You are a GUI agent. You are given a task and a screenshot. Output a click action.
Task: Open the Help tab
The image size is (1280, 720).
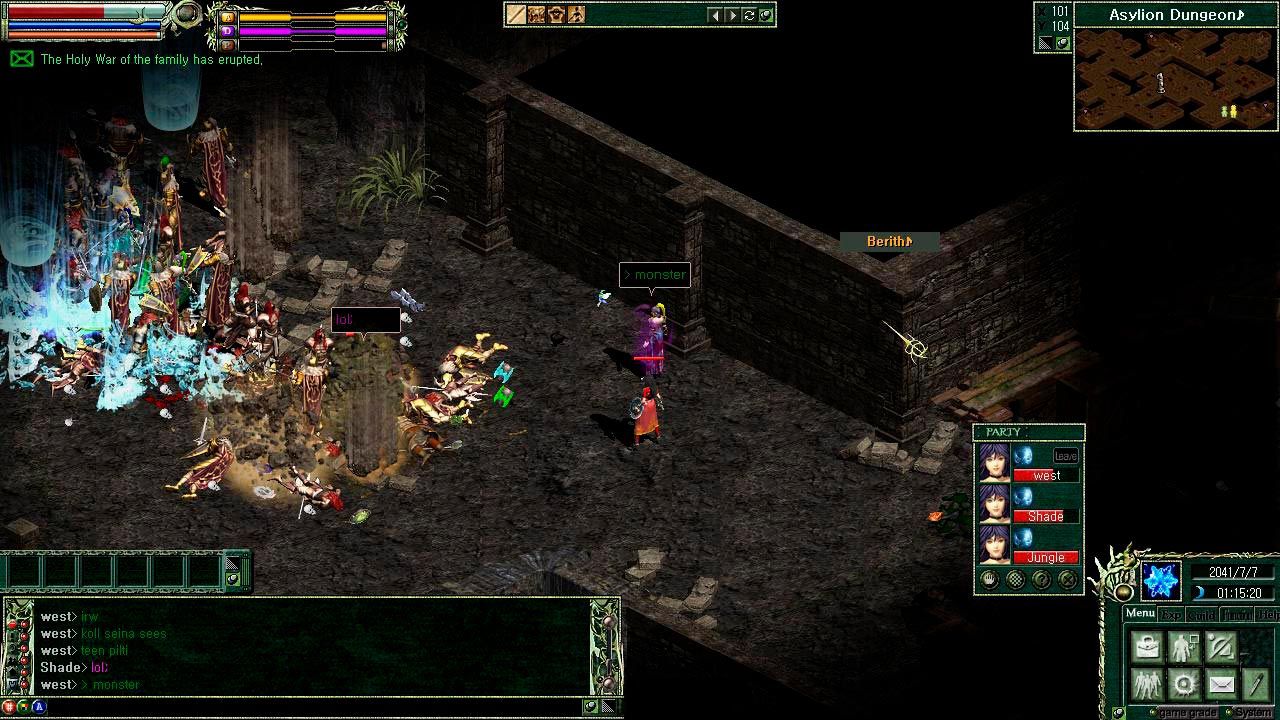(1268, 615)
